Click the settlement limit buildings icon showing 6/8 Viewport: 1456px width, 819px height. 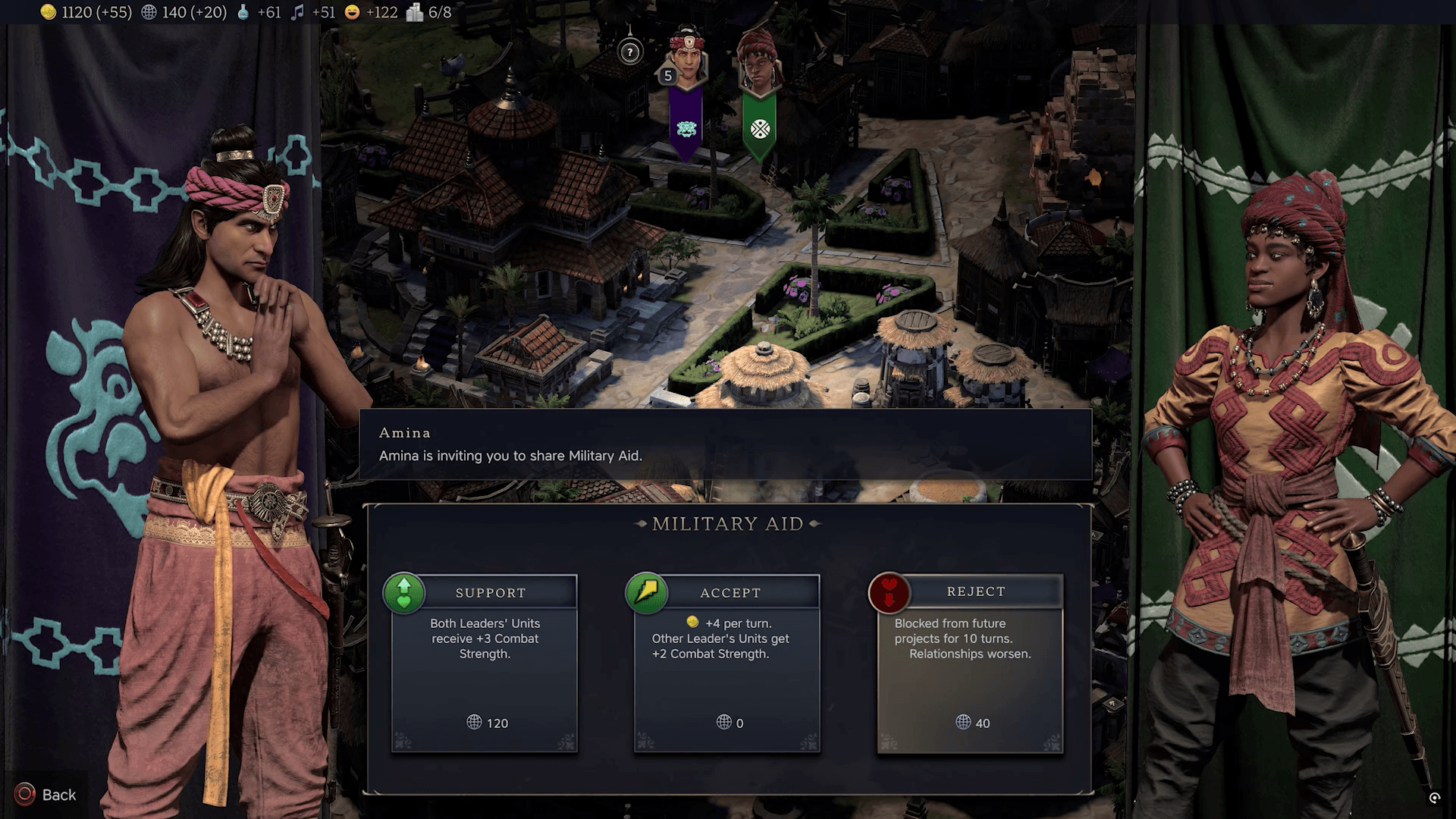[x=413, y=13]
